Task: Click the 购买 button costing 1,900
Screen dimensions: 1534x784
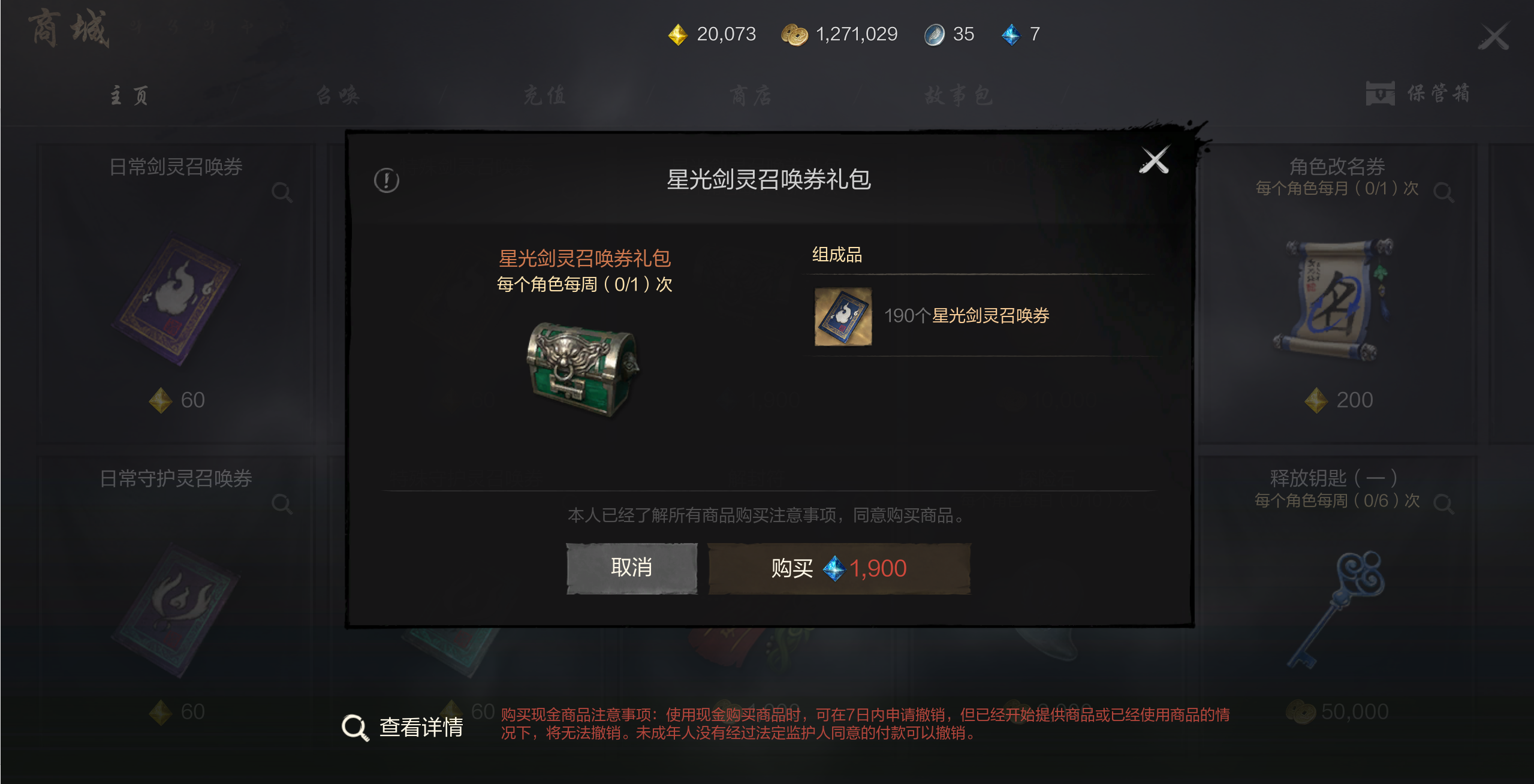Action: [x=839, y=568]
